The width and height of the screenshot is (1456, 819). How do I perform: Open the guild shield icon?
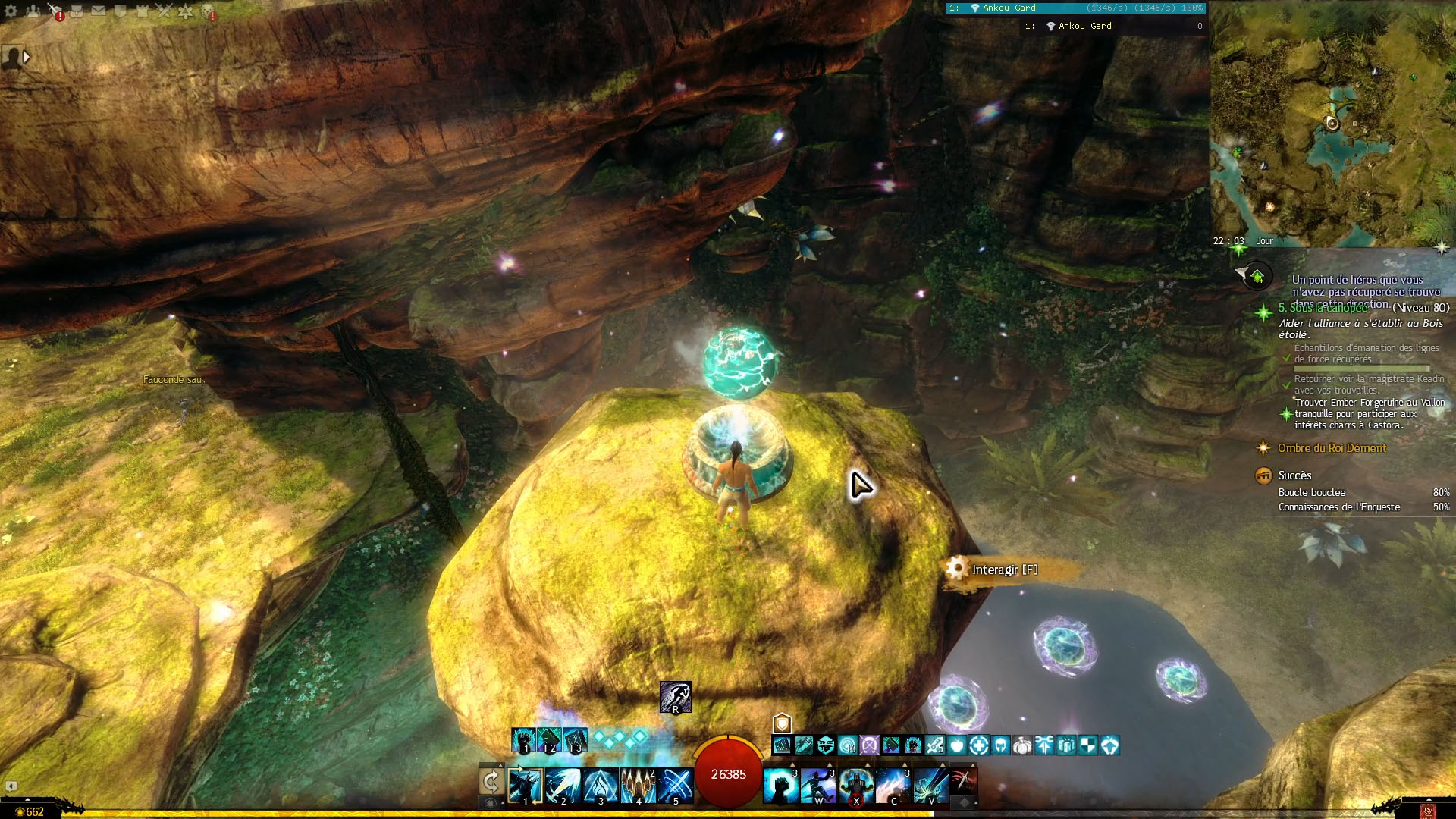[x=120, y=11]
